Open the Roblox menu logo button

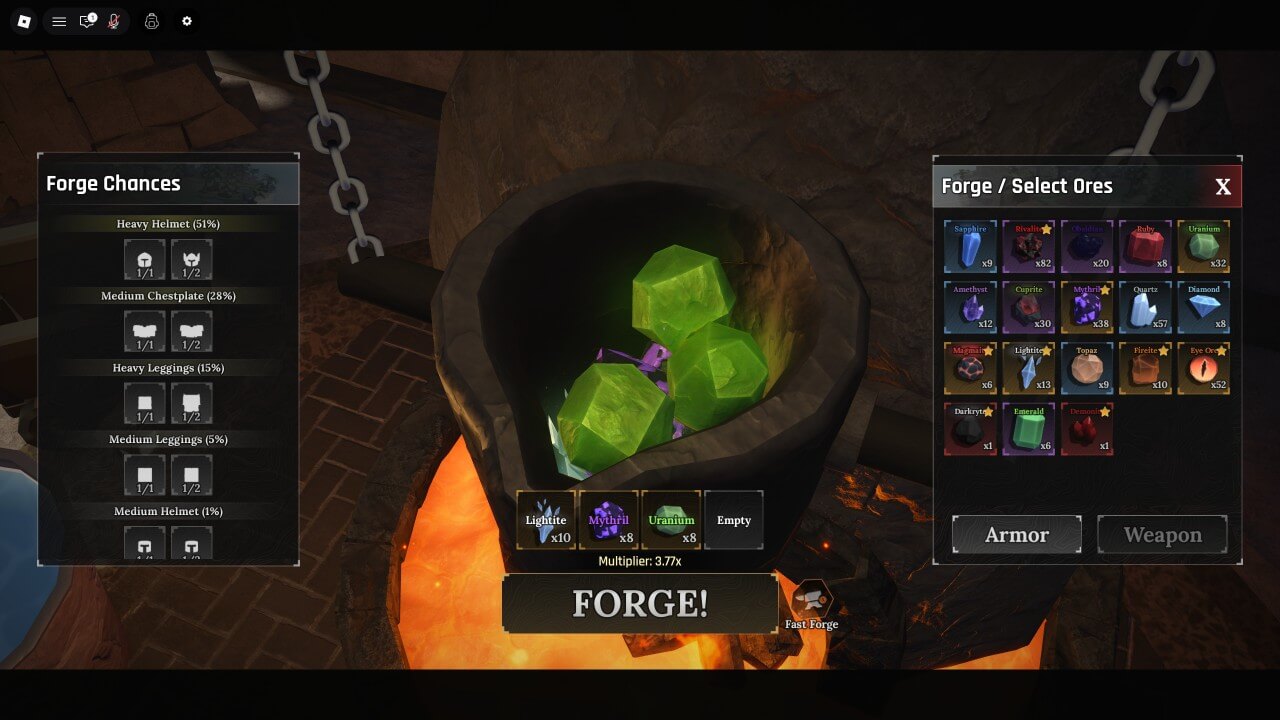(24, 21)
